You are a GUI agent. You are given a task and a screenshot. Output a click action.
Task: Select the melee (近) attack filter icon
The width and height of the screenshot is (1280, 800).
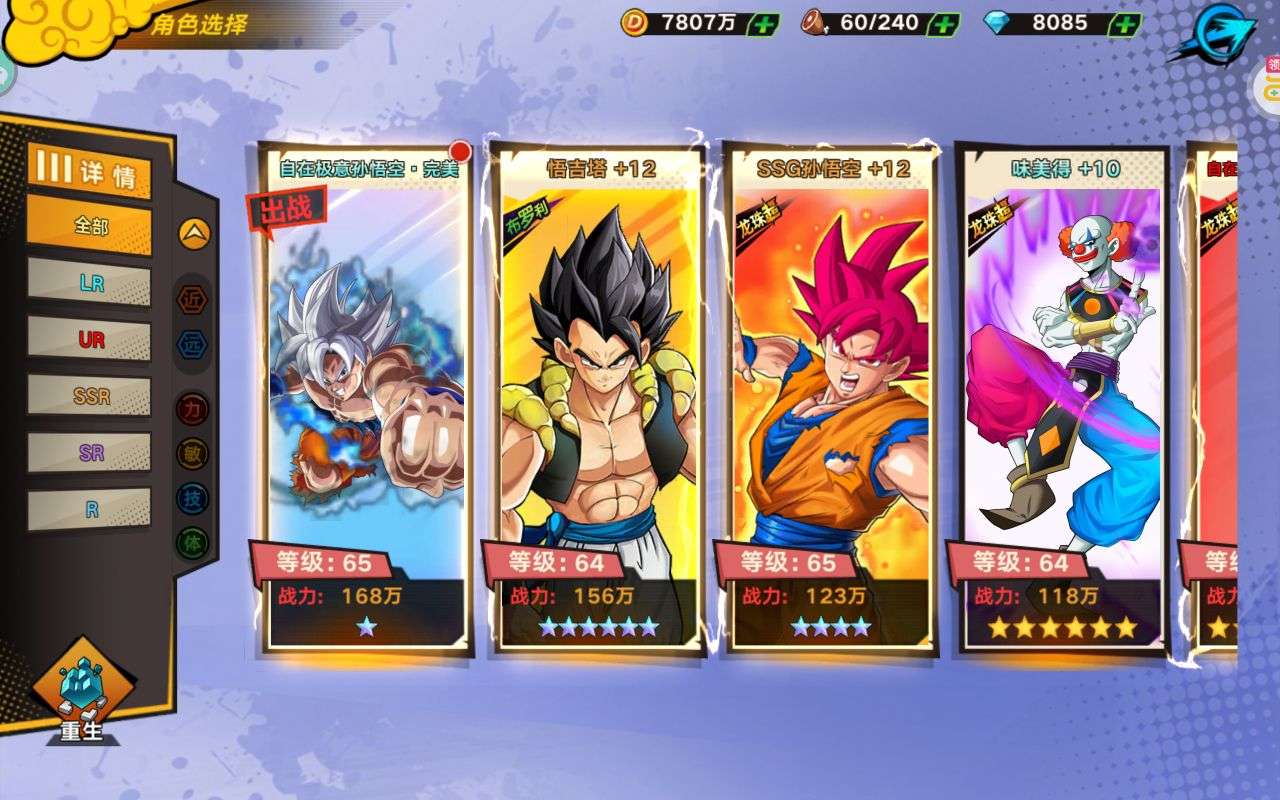pos(194,300)
